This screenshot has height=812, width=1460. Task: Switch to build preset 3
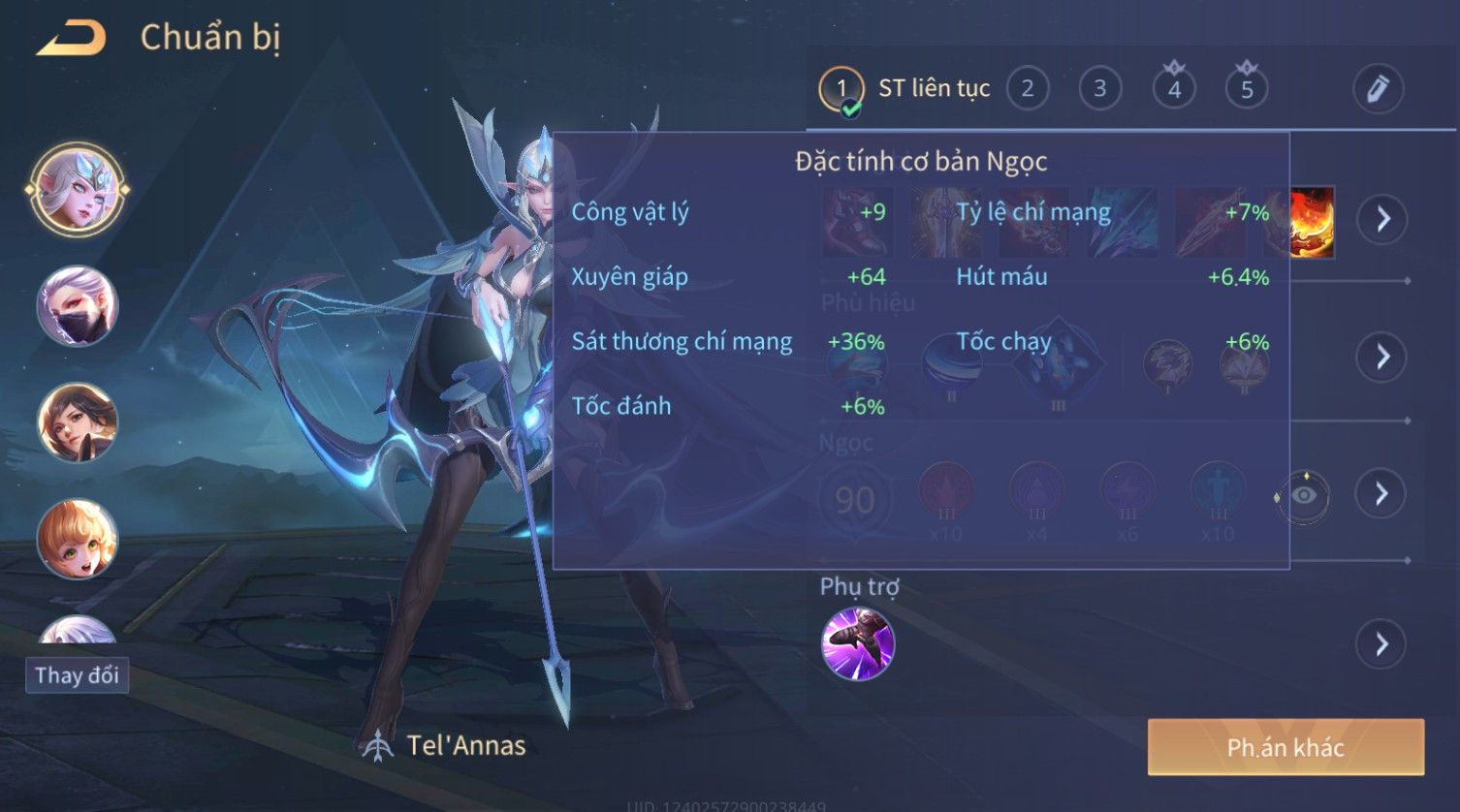1099,89
